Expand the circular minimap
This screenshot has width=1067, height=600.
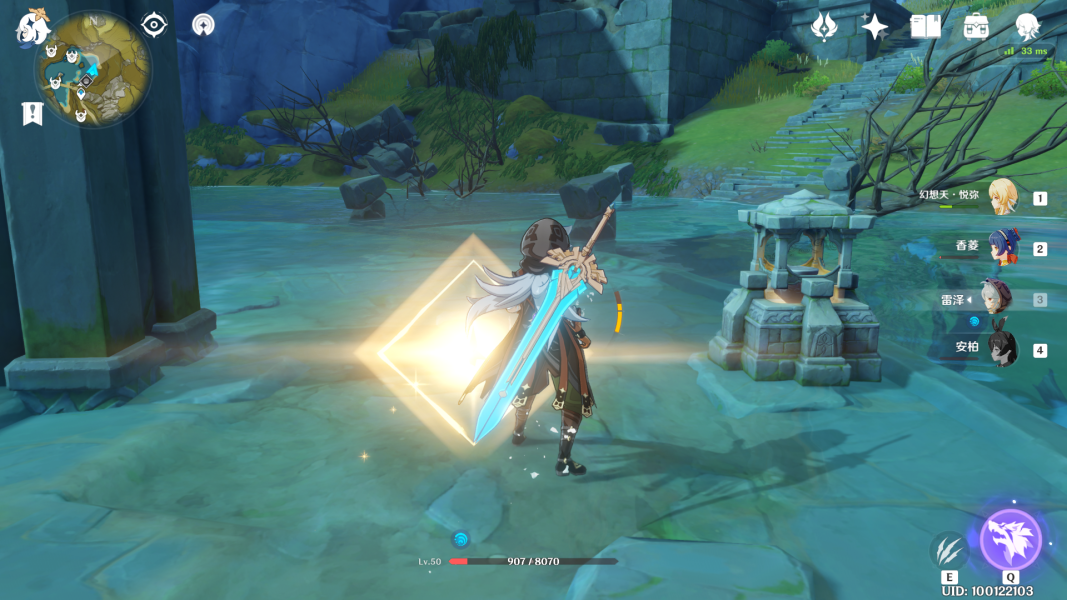[92, 69]
